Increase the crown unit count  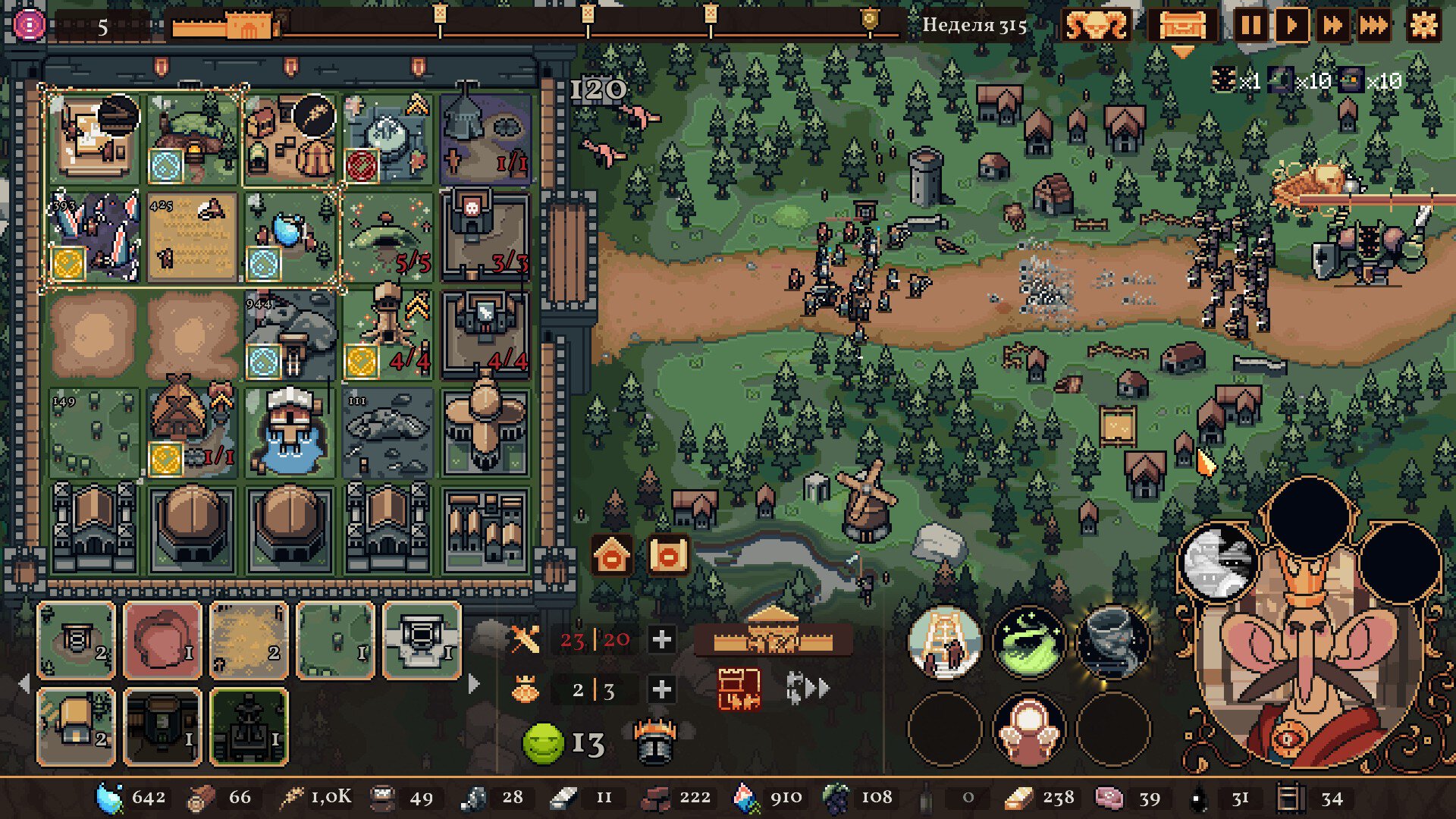pos(661,689)
